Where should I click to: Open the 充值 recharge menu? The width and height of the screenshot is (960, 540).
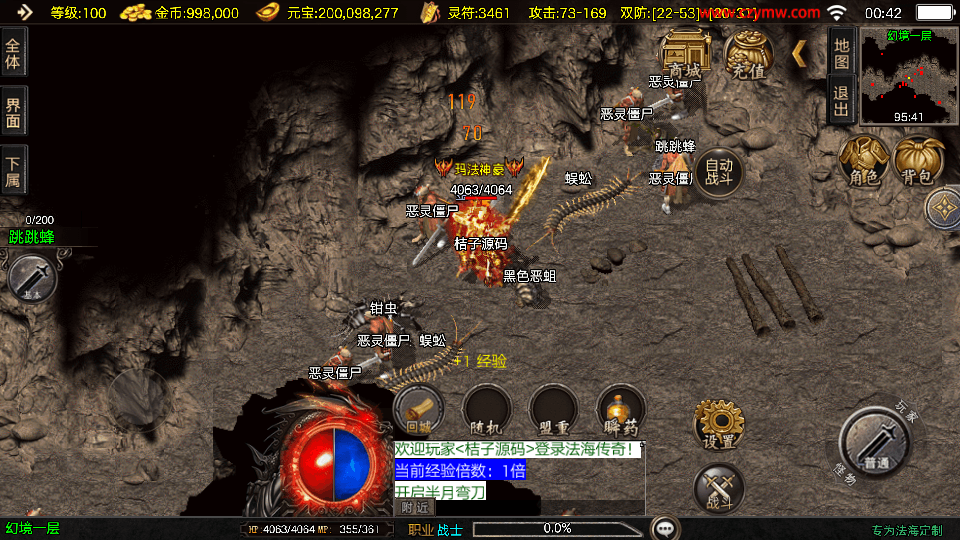point(748,53)
